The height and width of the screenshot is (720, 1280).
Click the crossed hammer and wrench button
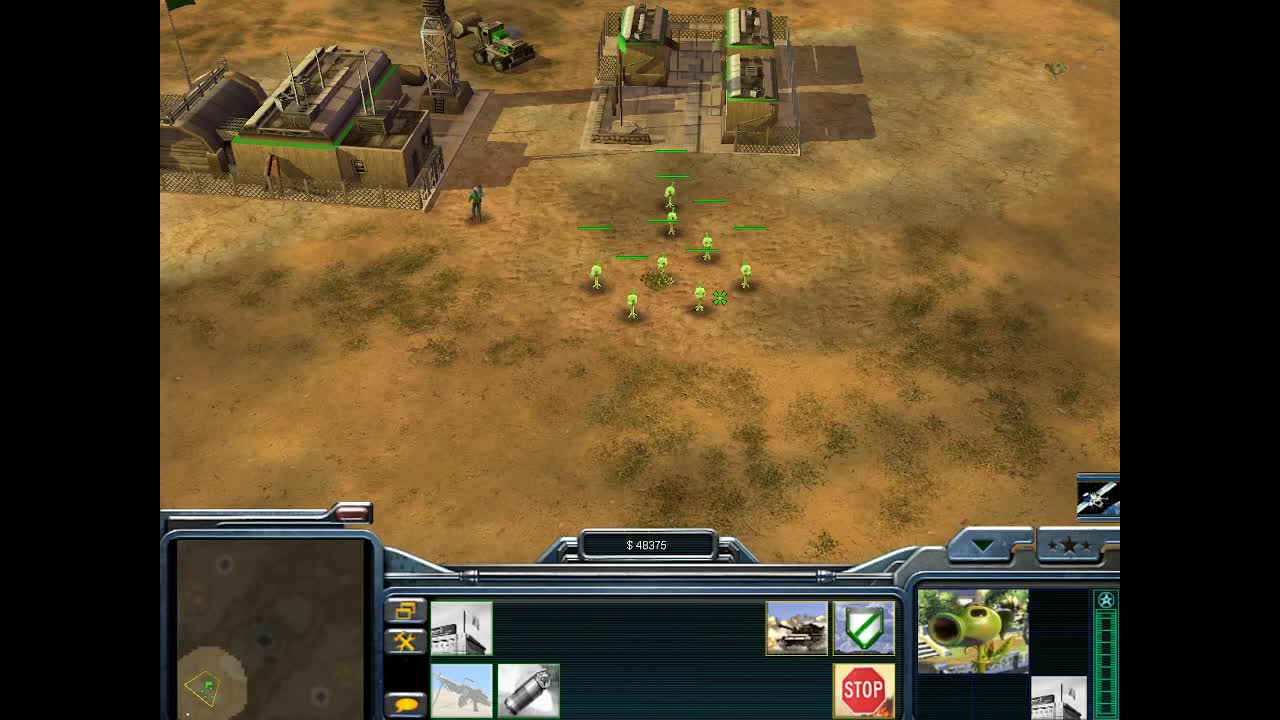405,641
